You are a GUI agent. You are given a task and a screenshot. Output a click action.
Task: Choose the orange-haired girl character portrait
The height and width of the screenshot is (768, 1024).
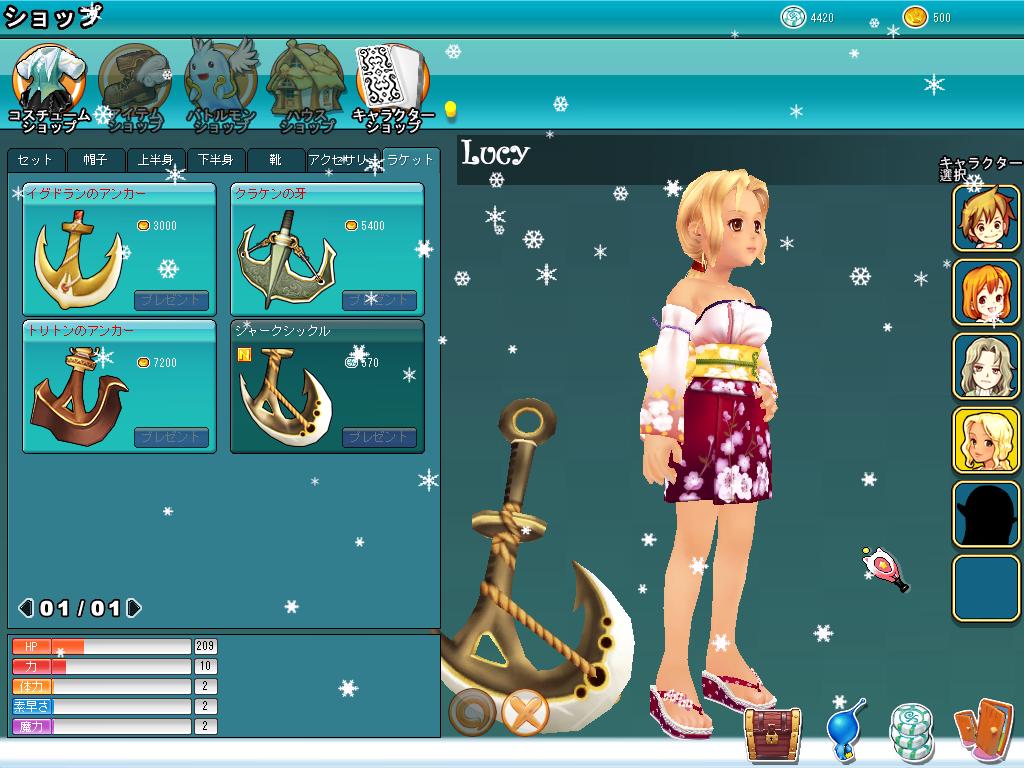[985, 292]
